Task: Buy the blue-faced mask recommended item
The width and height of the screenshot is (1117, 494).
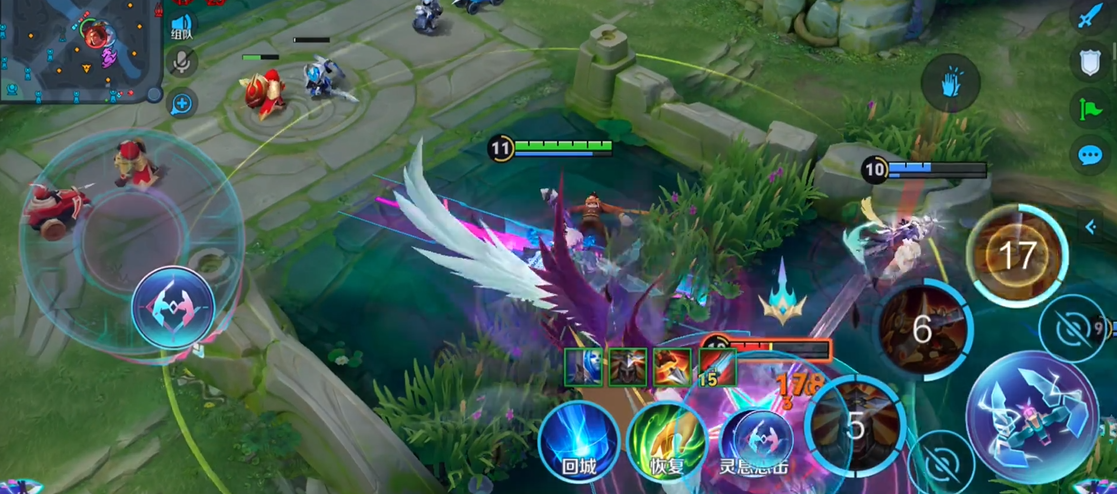Action: coord(584,367)
